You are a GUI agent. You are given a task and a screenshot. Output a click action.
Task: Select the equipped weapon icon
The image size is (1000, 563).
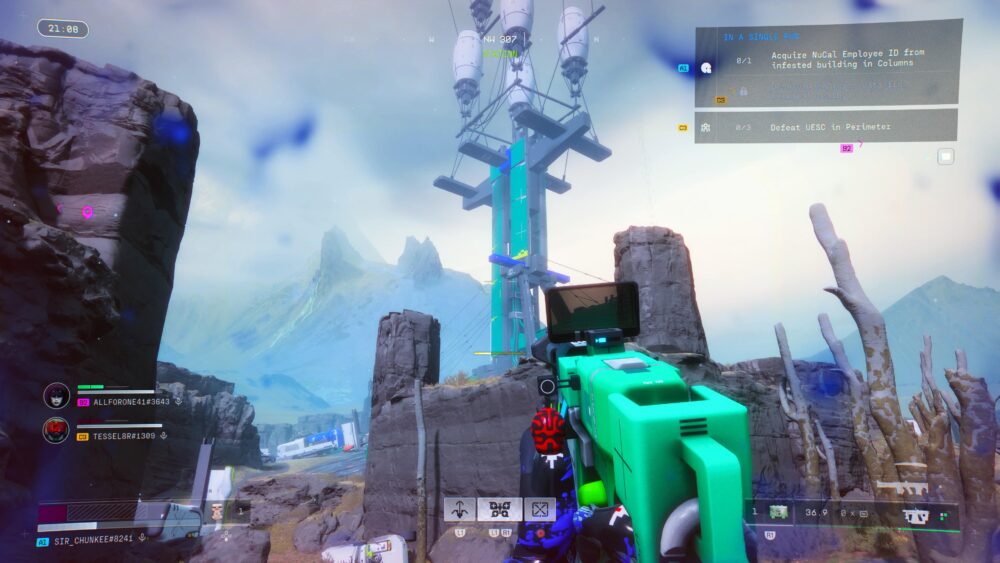pos(914,517)
